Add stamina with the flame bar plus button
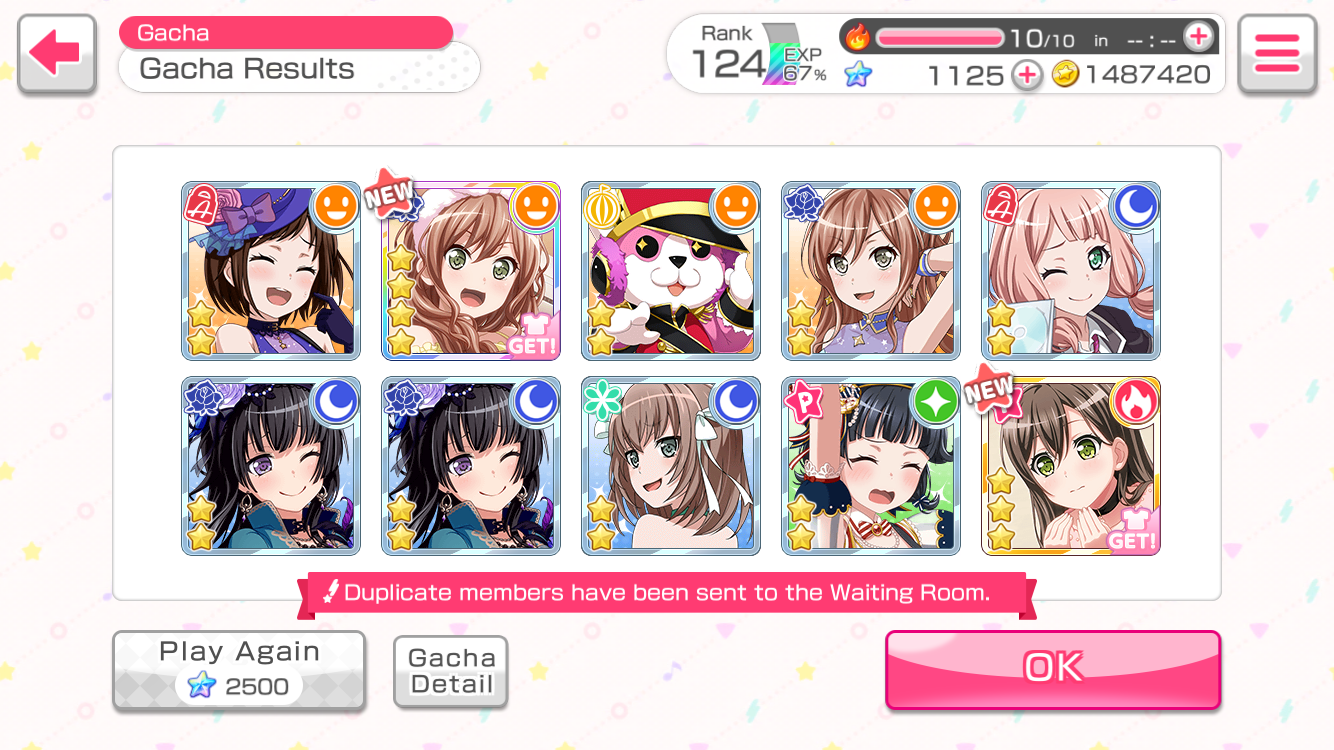The image size is (1334, 750). pos(1197,38)
